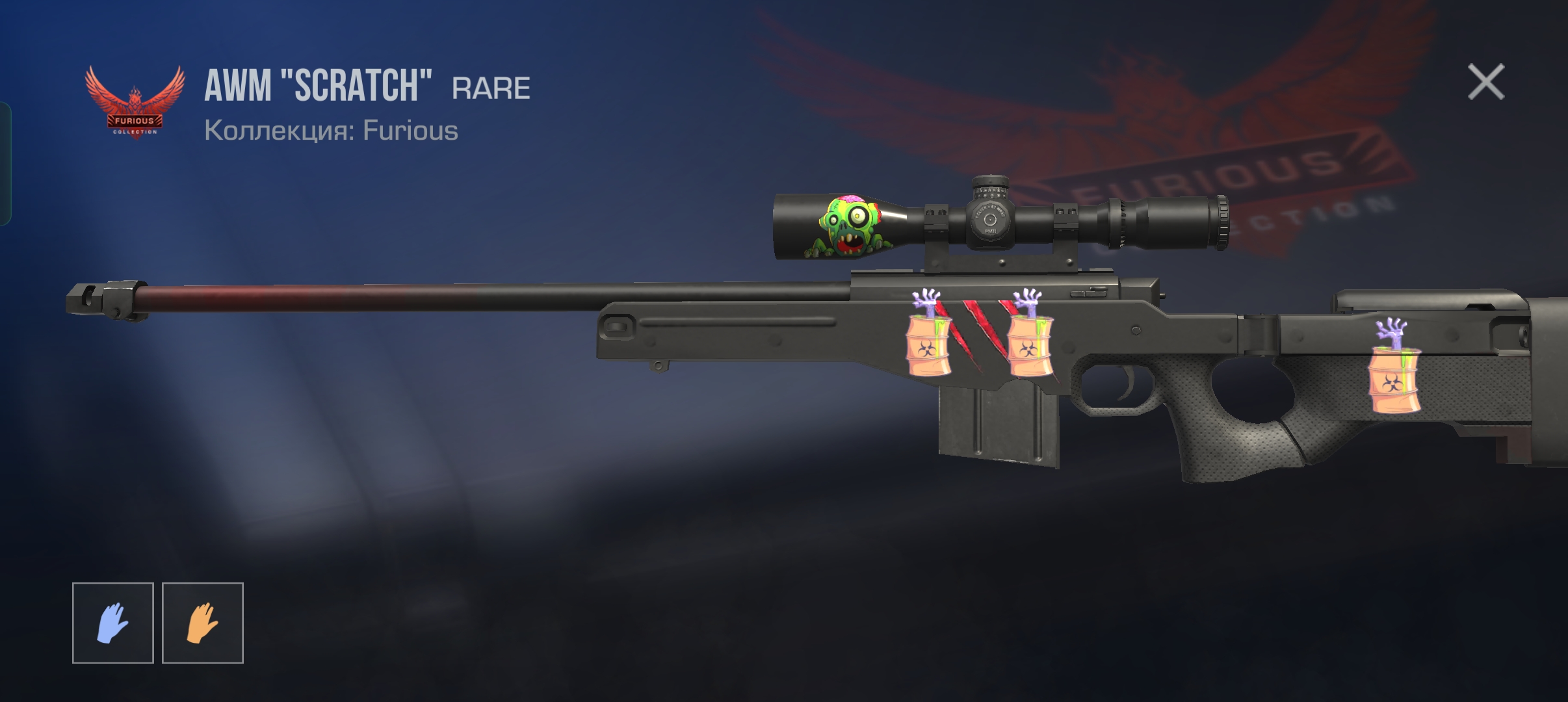Close the AWM Scratch preview

pos(1485,83)
